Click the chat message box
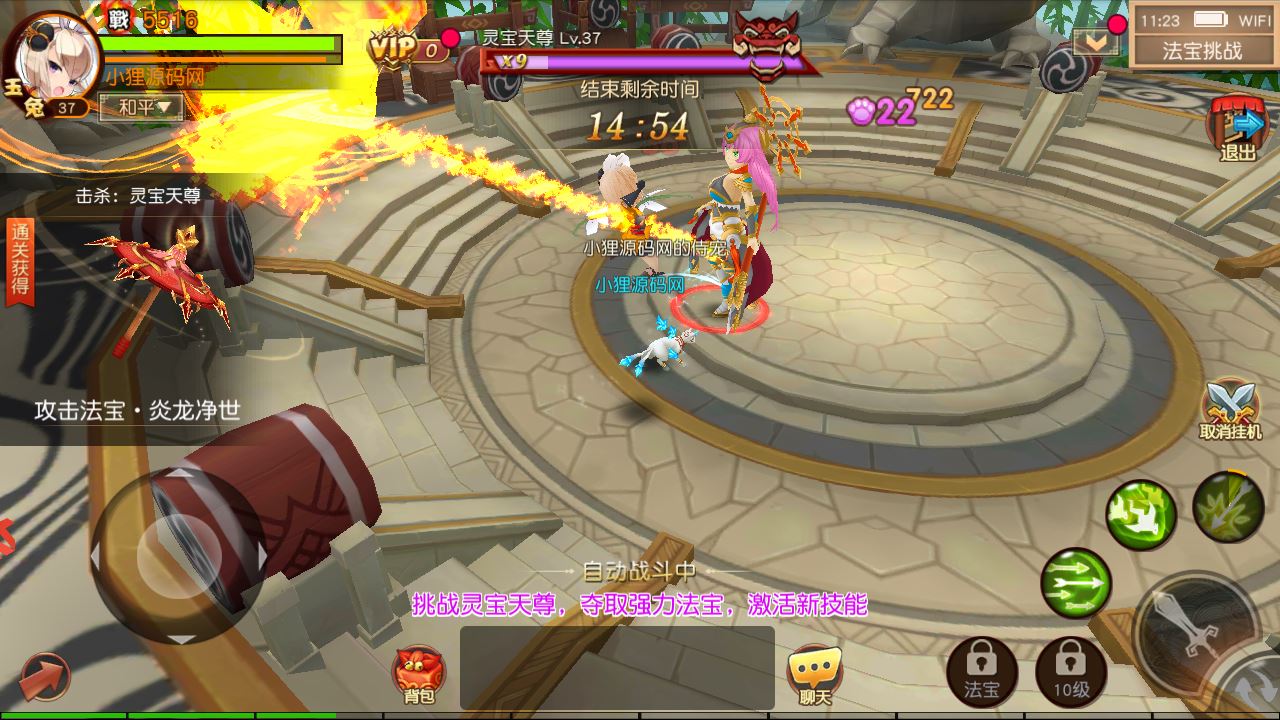Viewport: 1280px width, 720px height. click(617, 667)
